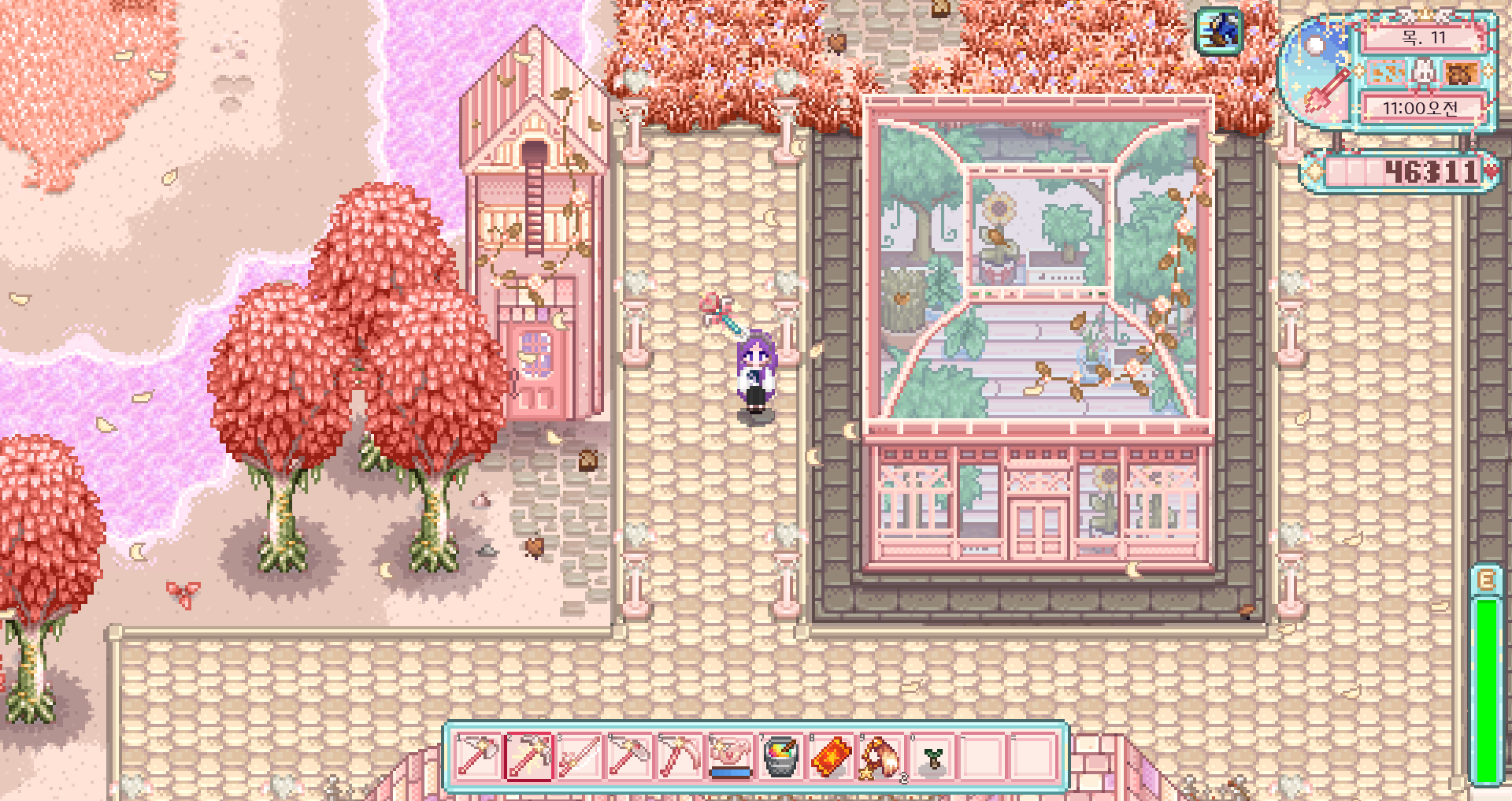Equip the pink watering can
This screenshot has width=1512, height=801.
click(x=730, y=757)
